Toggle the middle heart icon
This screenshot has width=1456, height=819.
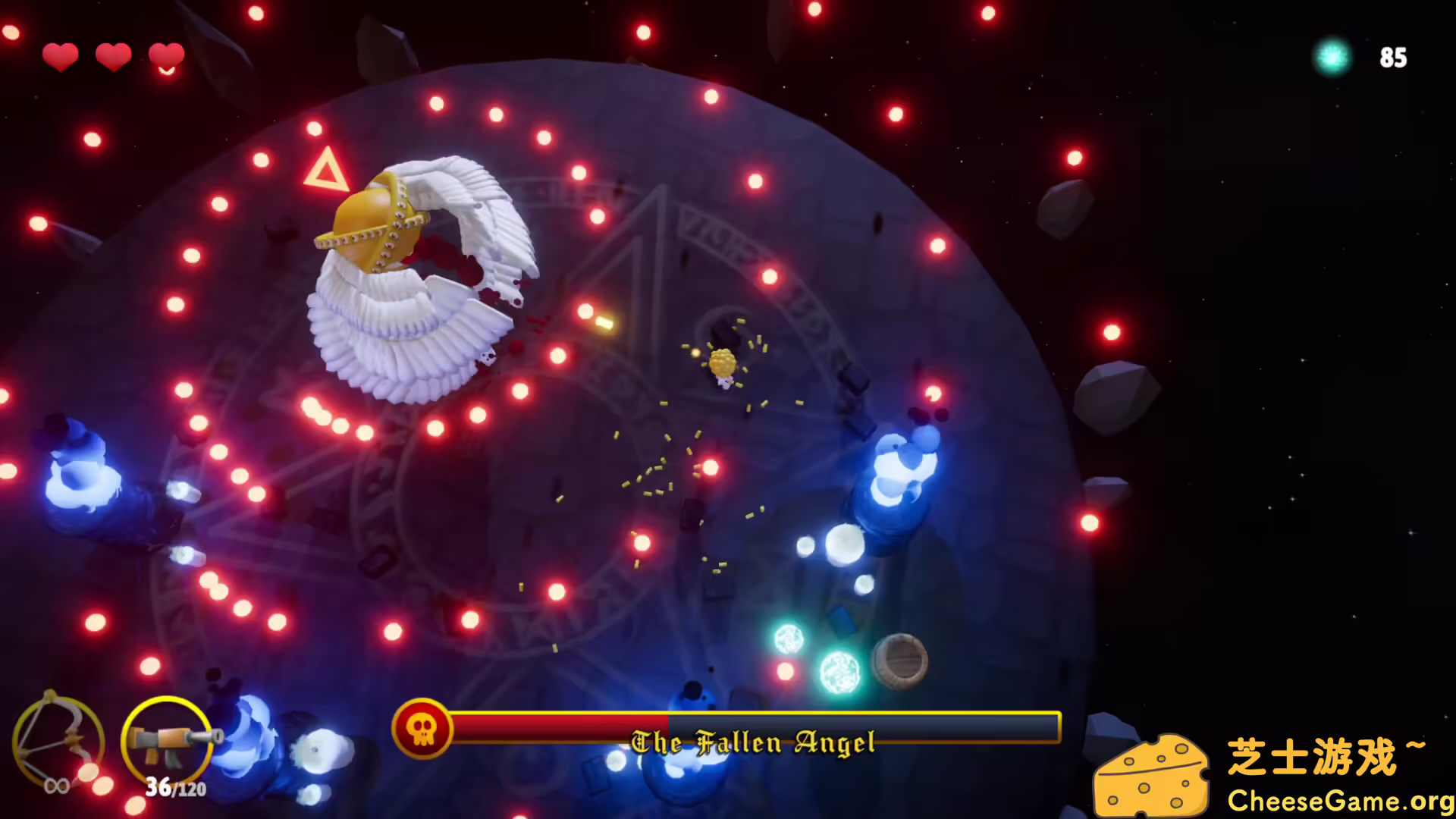[113, 56]
